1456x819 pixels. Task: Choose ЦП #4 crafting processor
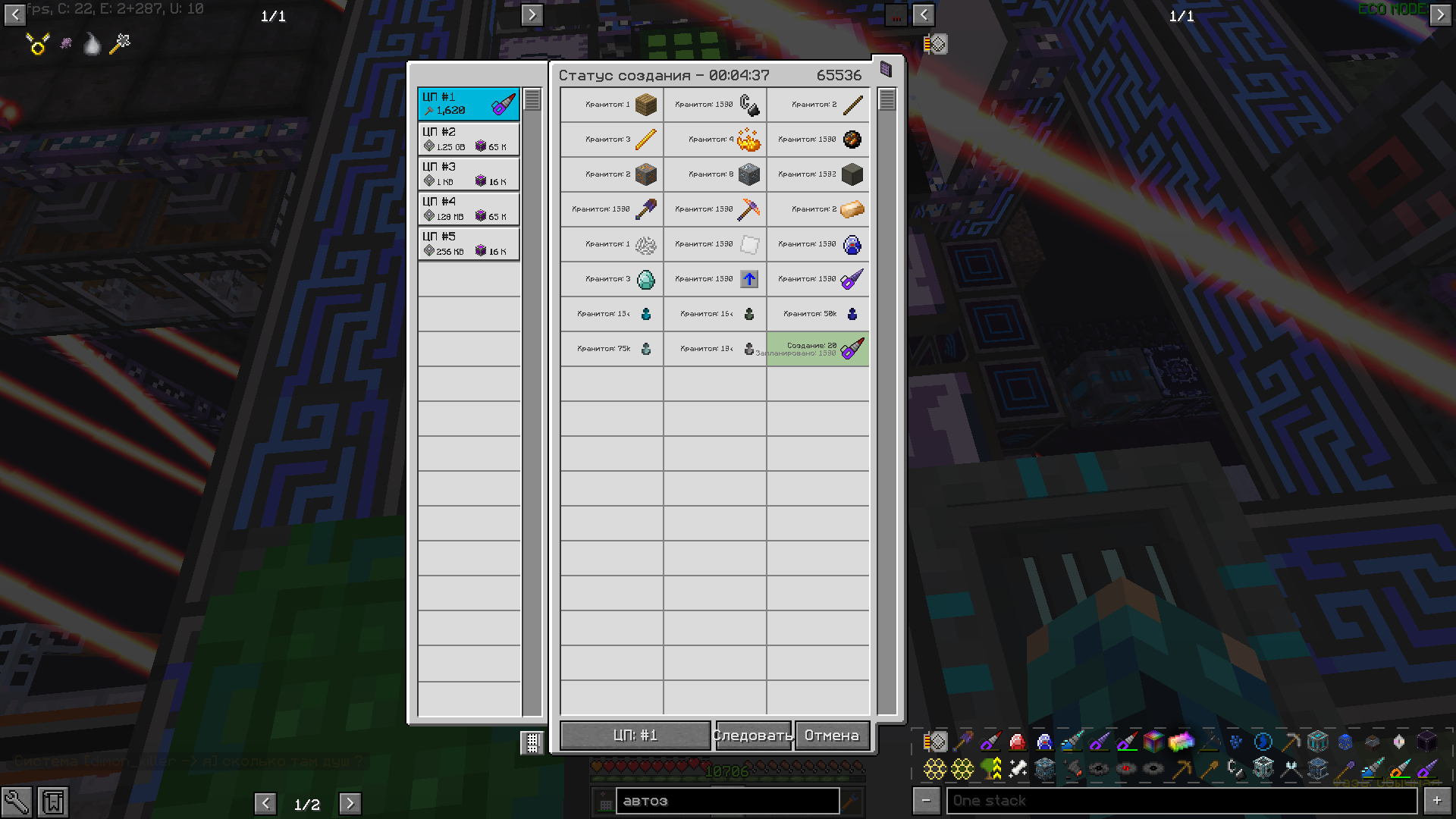tap(469, 209)
